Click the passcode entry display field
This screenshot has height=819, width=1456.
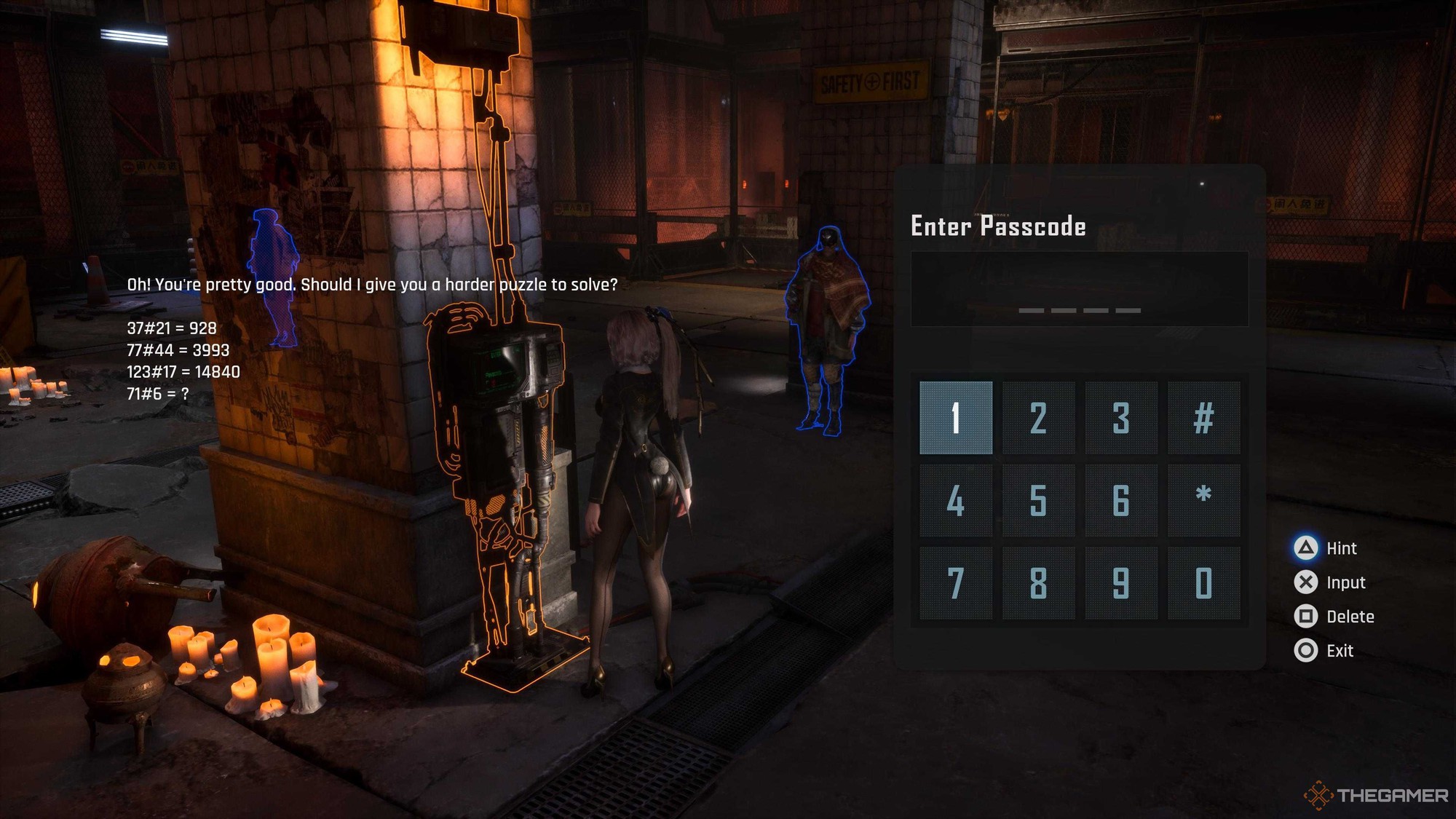(x=1079, y=289)
